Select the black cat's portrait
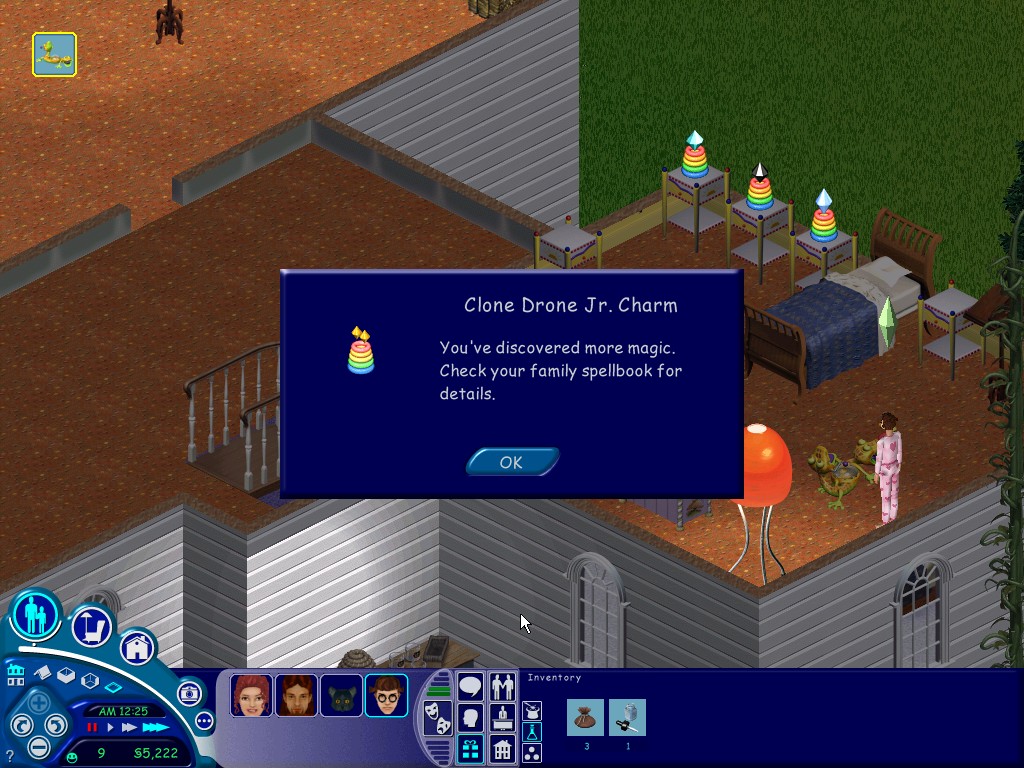The width and height of the screenshot is (1024, 768). pos(340,695)
